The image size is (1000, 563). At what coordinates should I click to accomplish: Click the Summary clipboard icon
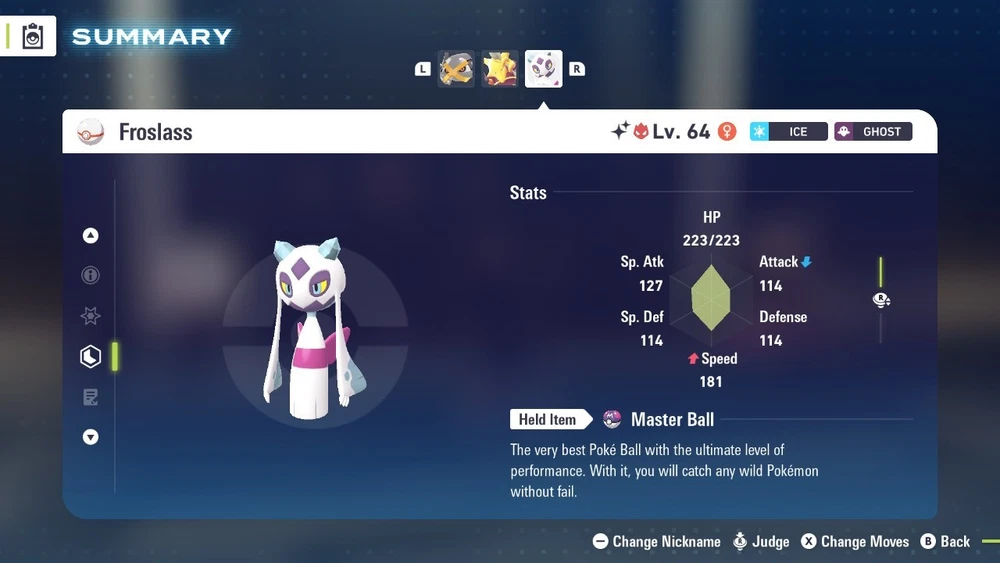[33, 37]
